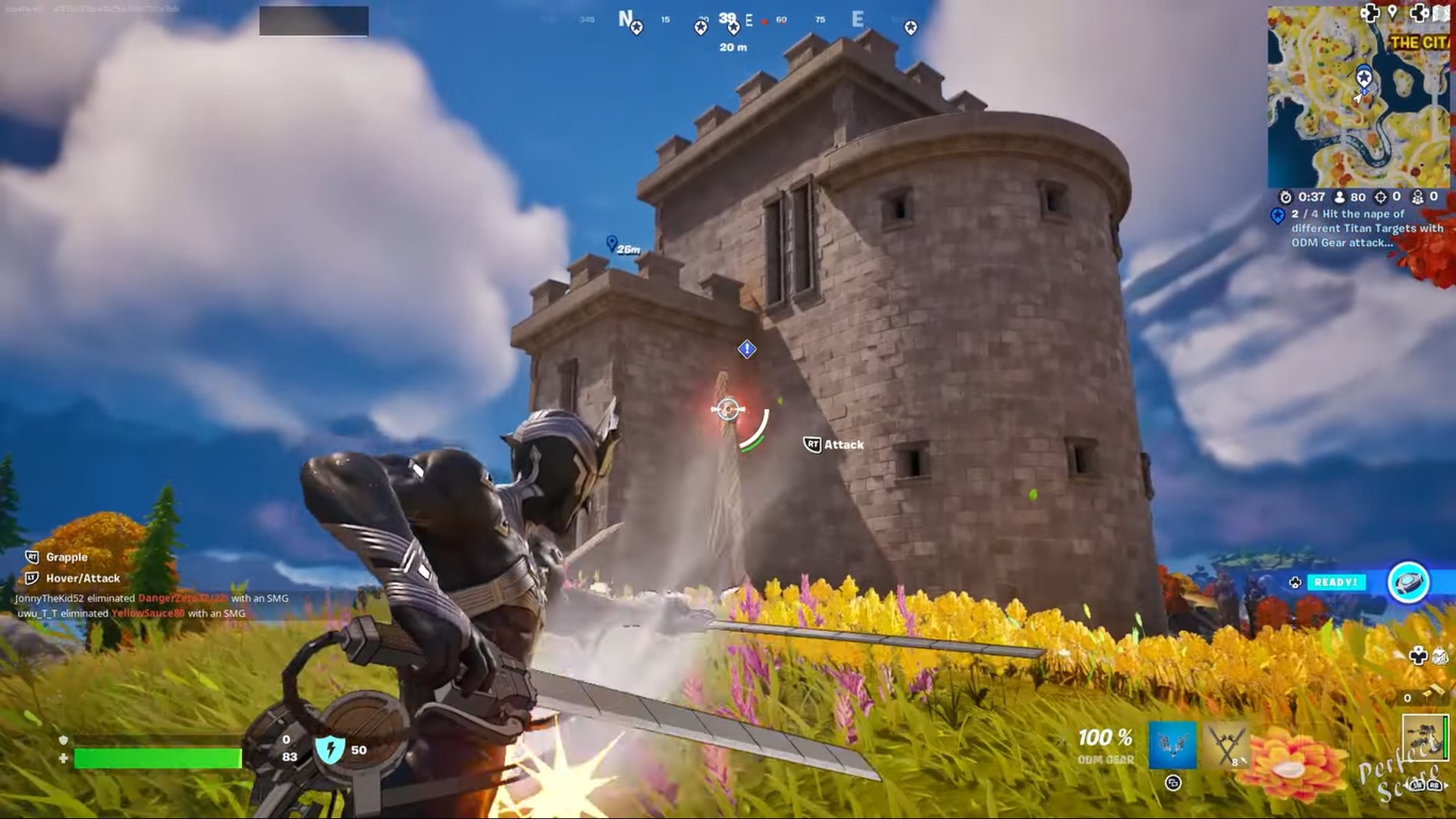The image size is (1456, 819).
Task: Click the backpack icon
Action: (x=1440, y=657)
